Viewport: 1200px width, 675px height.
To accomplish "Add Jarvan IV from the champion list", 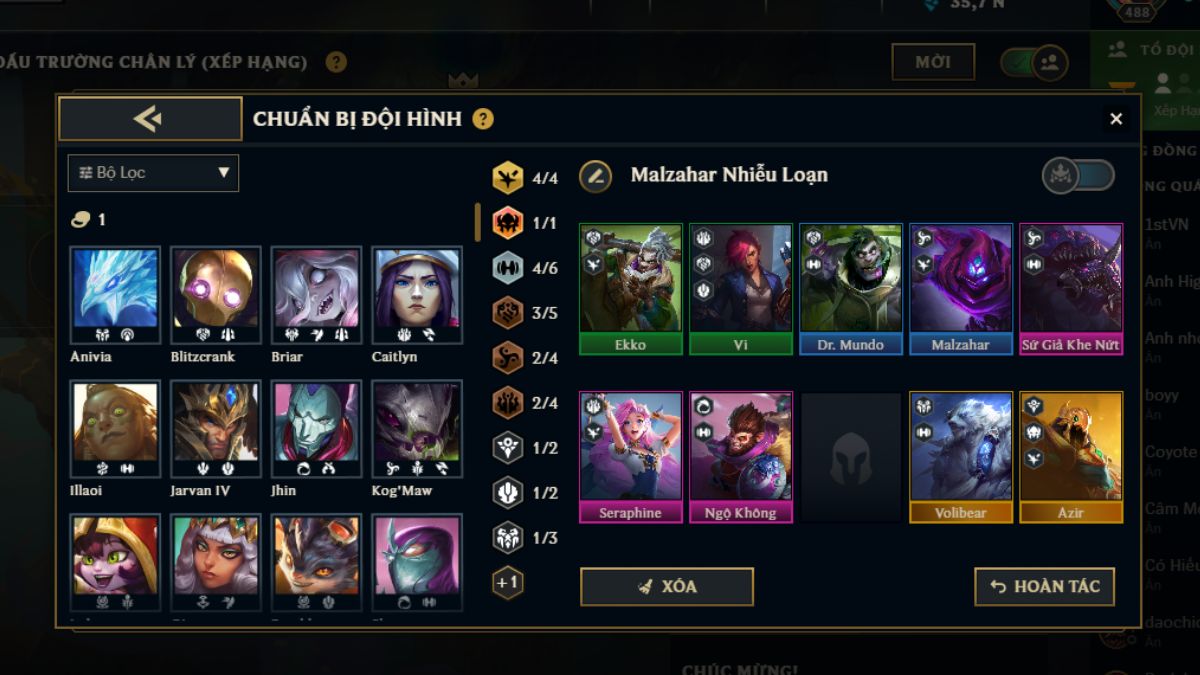I will (215, 429).
